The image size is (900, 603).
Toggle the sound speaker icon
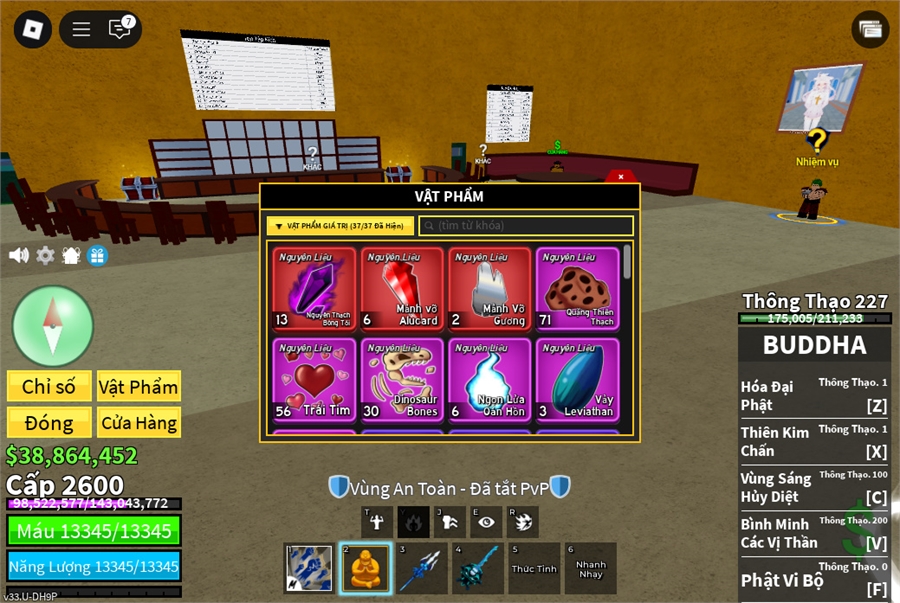click(18, 255)
